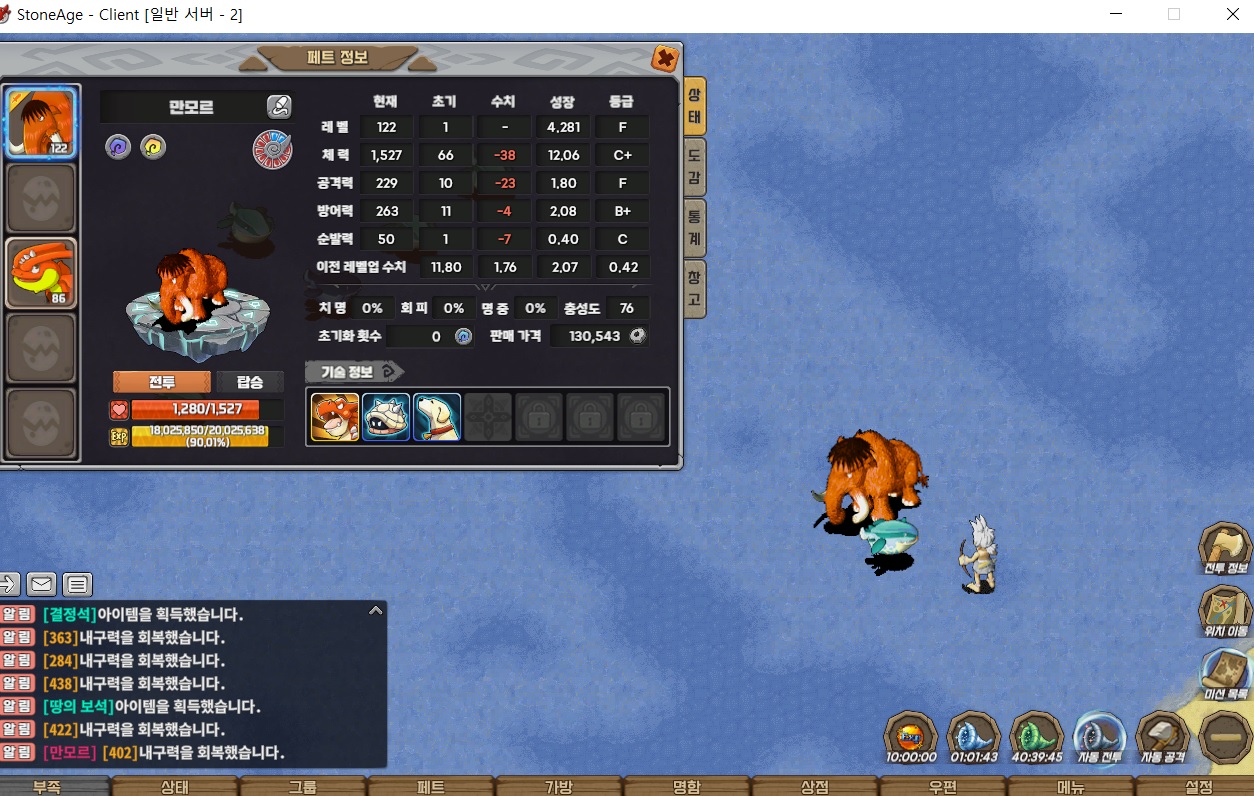Show the 미션 목록 mission list

(x=1225, y=672)
